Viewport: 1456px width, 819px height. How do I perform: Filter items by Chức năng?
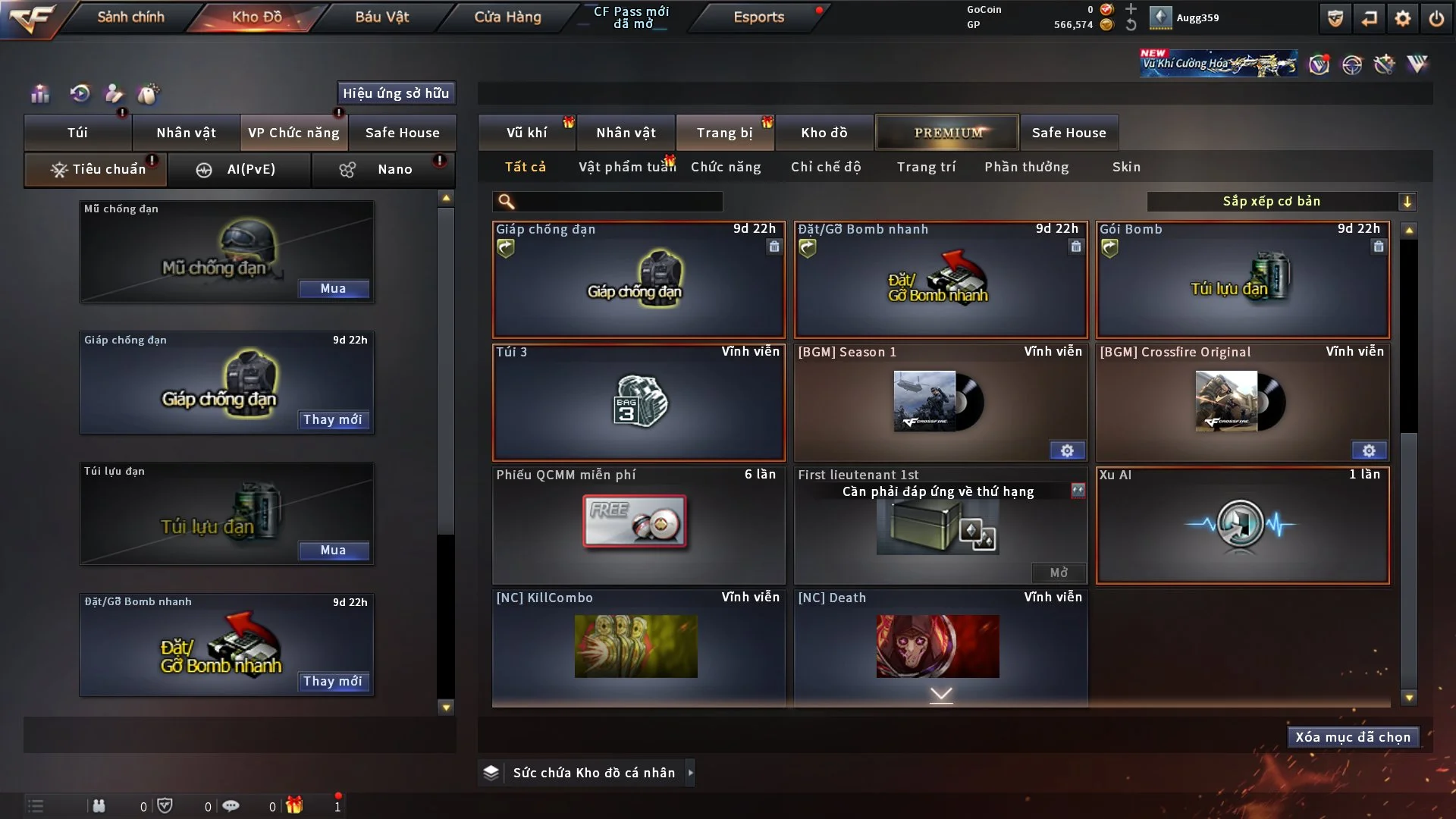[726, 167]
